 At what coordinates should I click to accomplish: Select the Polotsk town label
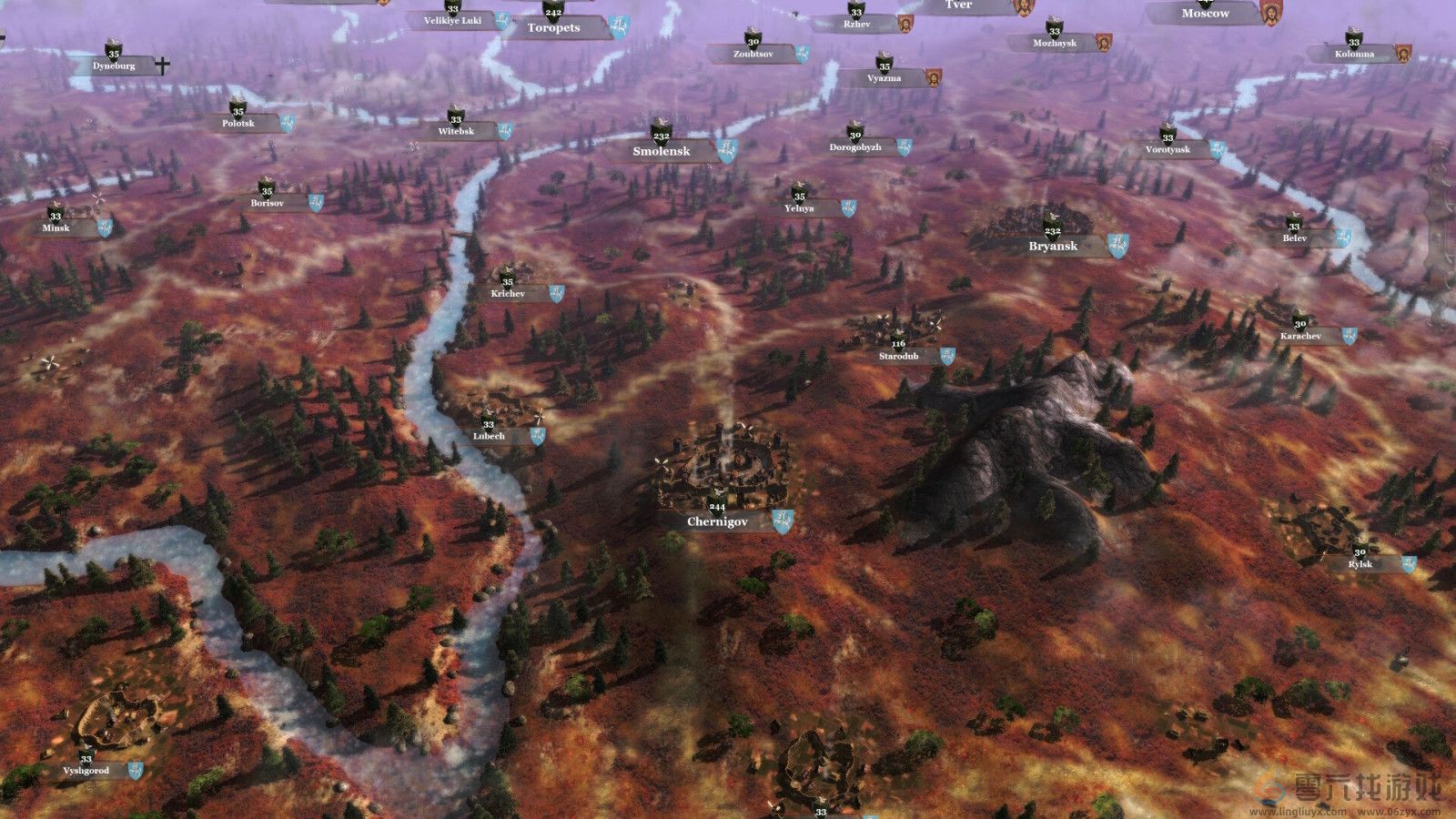(238, 124)
